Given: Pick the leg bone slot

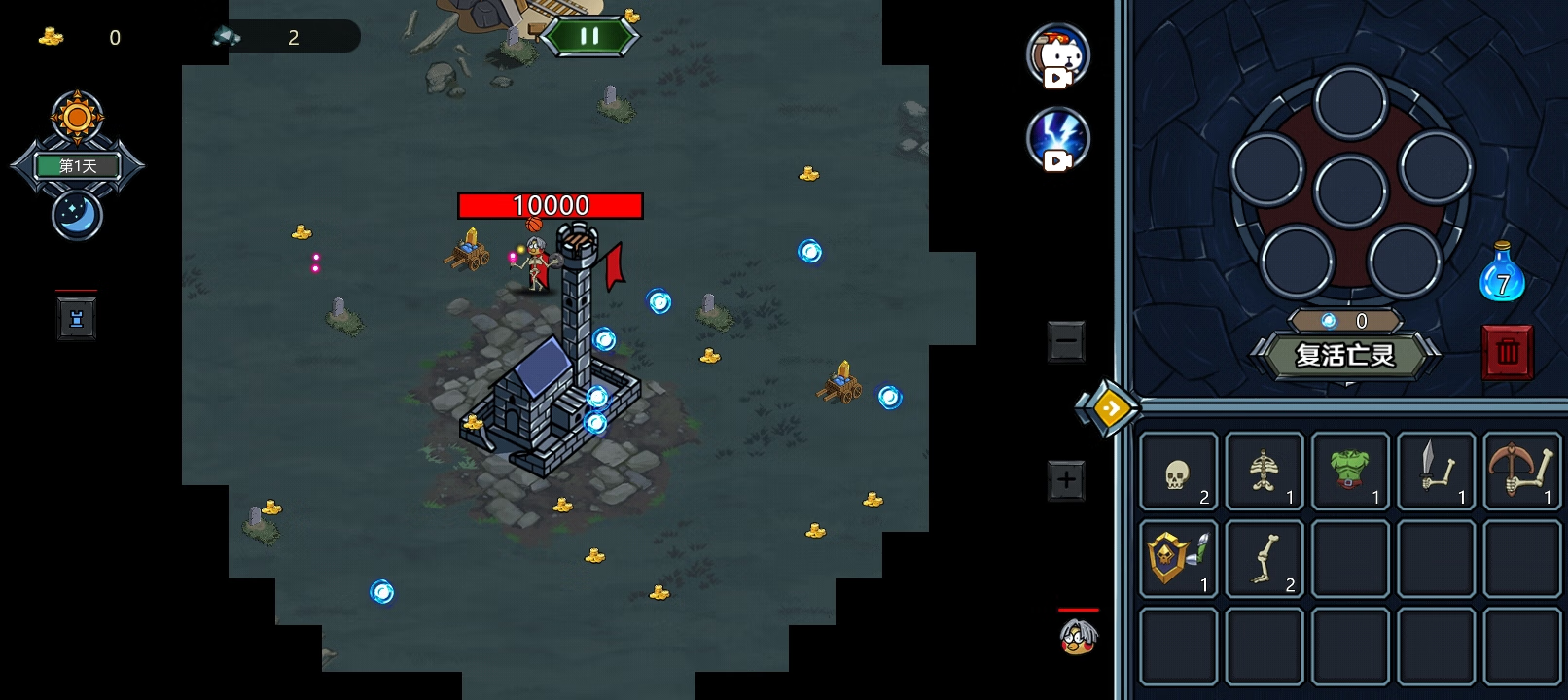Looking at the screenshot, I should [1264, 559].
